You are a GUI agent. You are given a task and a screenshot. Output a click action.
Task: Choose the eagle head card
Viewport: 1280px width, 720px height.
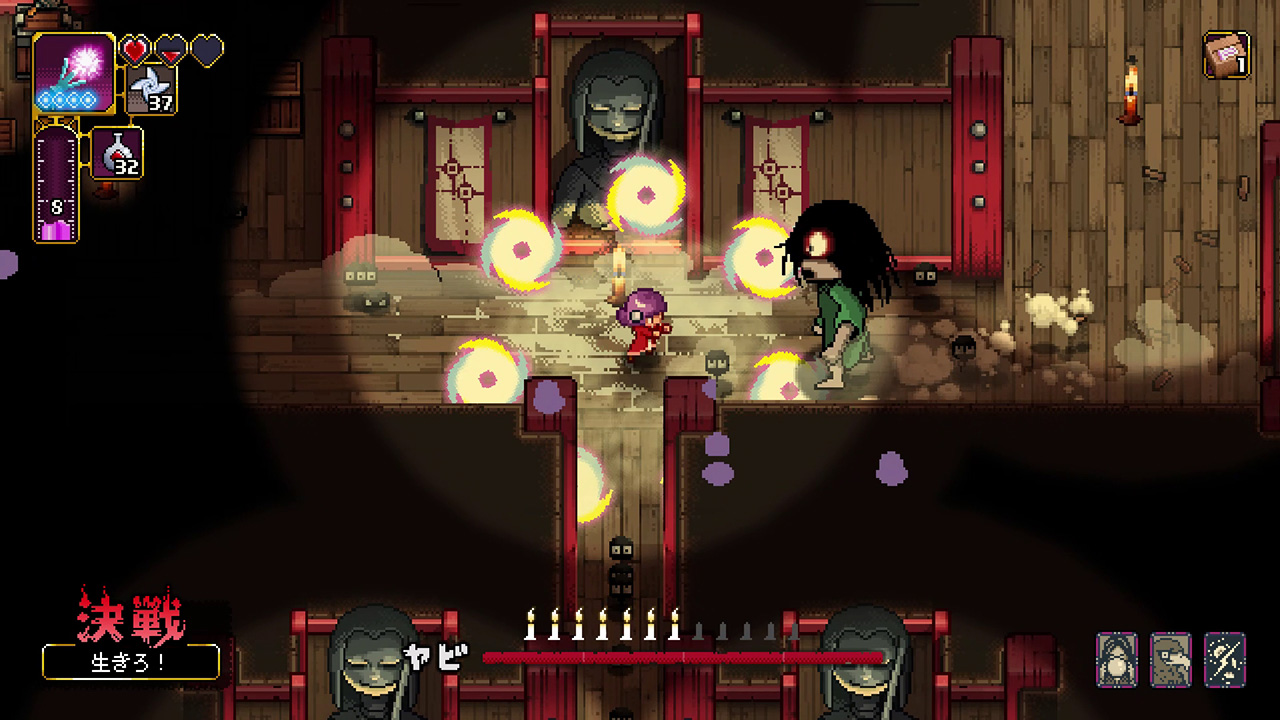[x=1170, y=658]
